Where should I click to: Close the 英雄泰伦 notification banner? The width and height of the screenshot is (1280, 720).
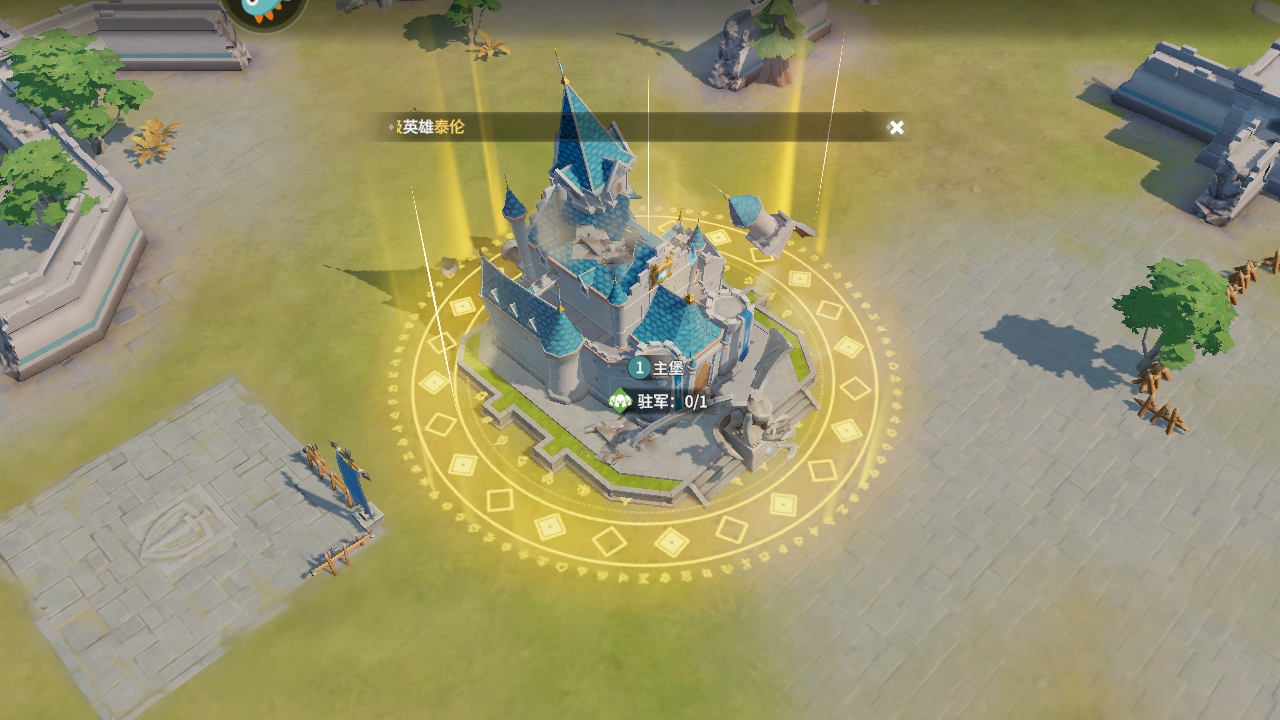pos(896,127)
